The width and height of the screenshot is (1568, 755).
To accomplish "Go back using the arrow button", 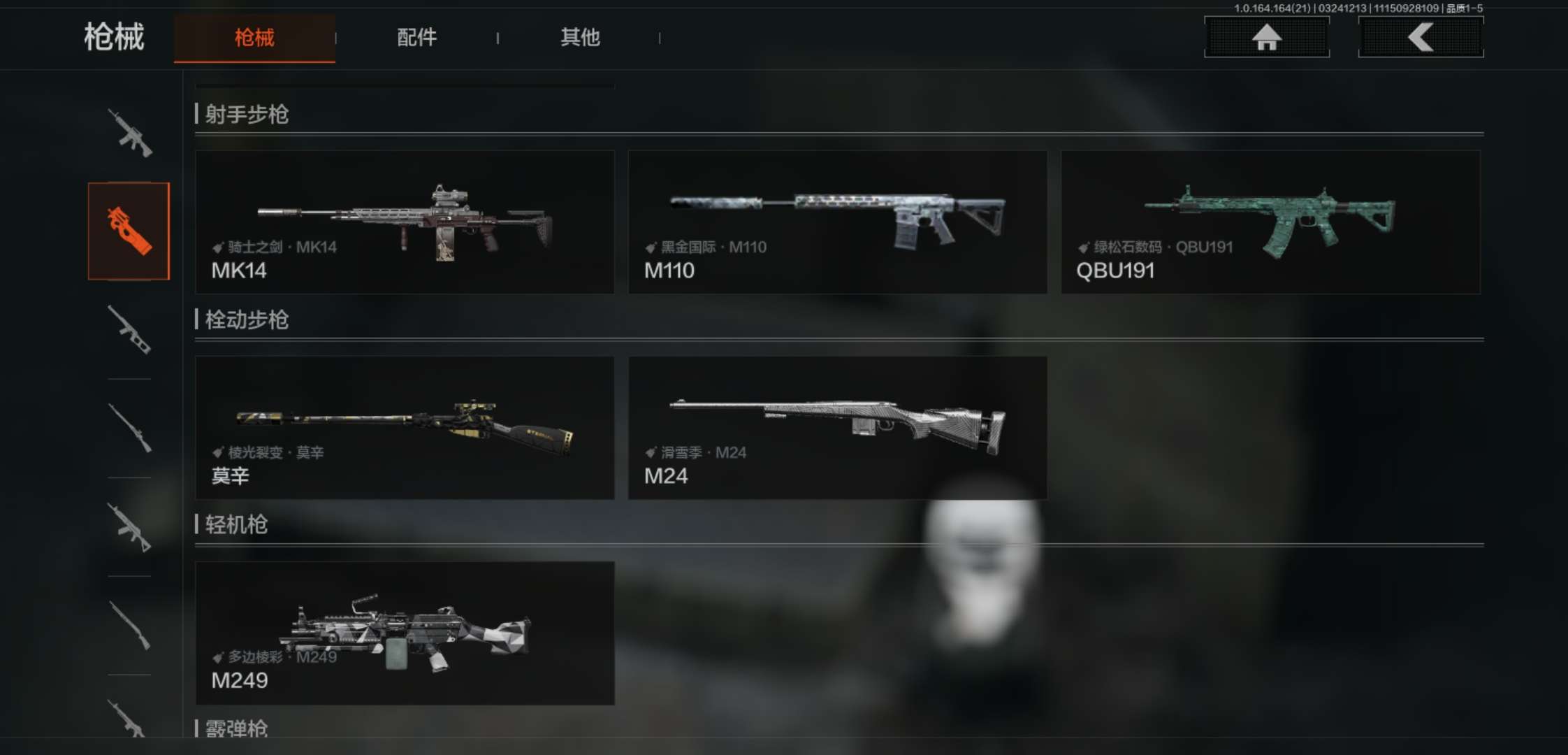I will point(1421,37).
